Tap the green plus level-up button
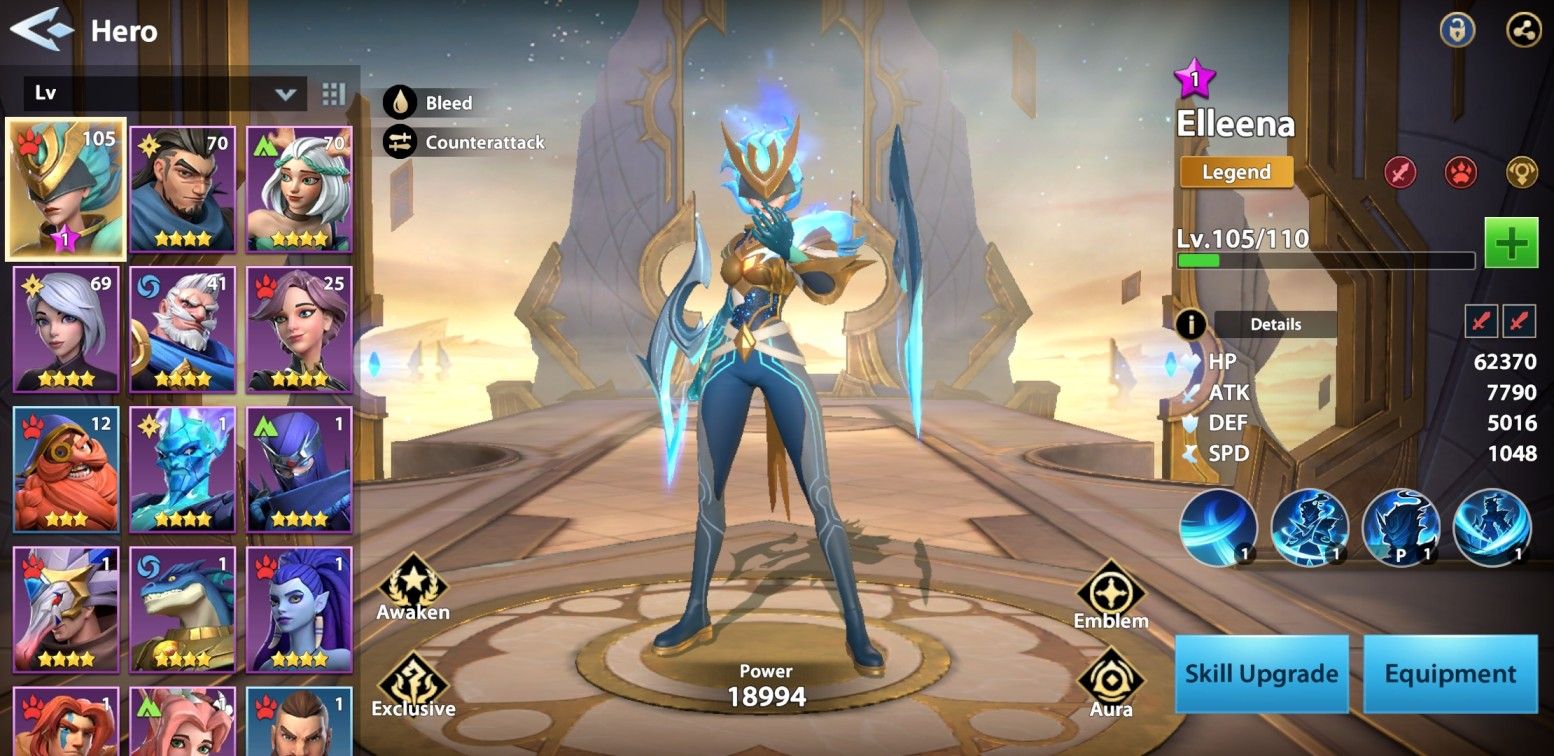Viewport: 1554px width, 756px height. pyautogui.click(x=1510, y=243)
